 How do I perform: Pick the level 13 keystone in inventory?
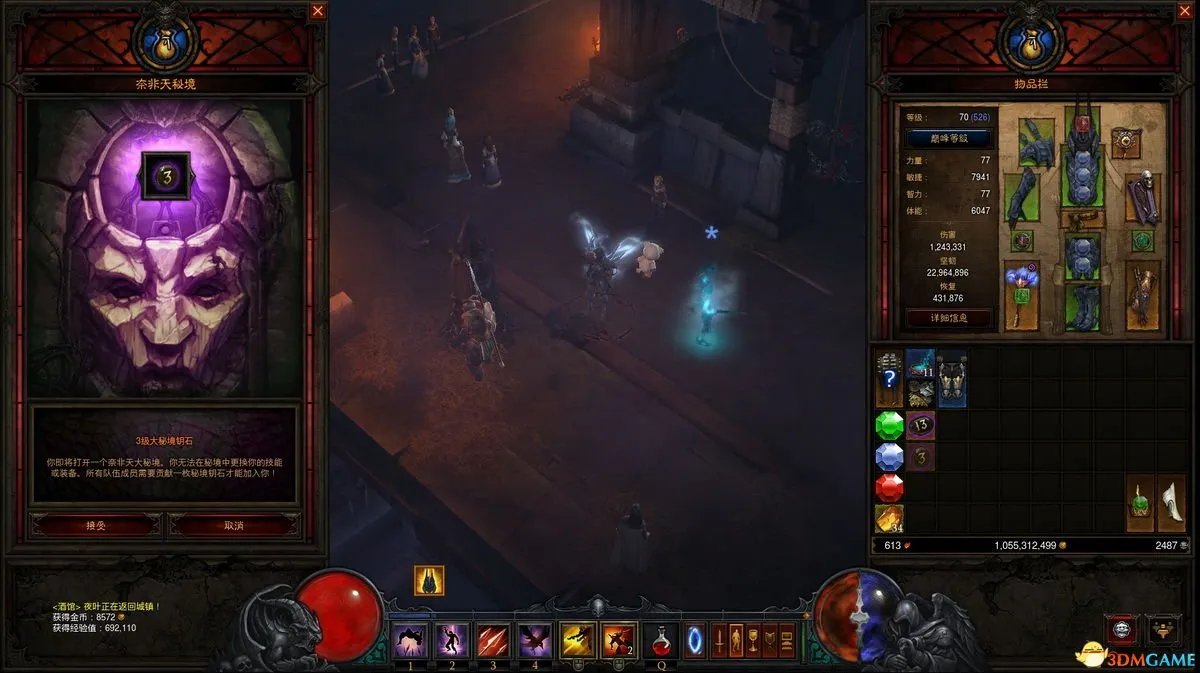[921, 426]
